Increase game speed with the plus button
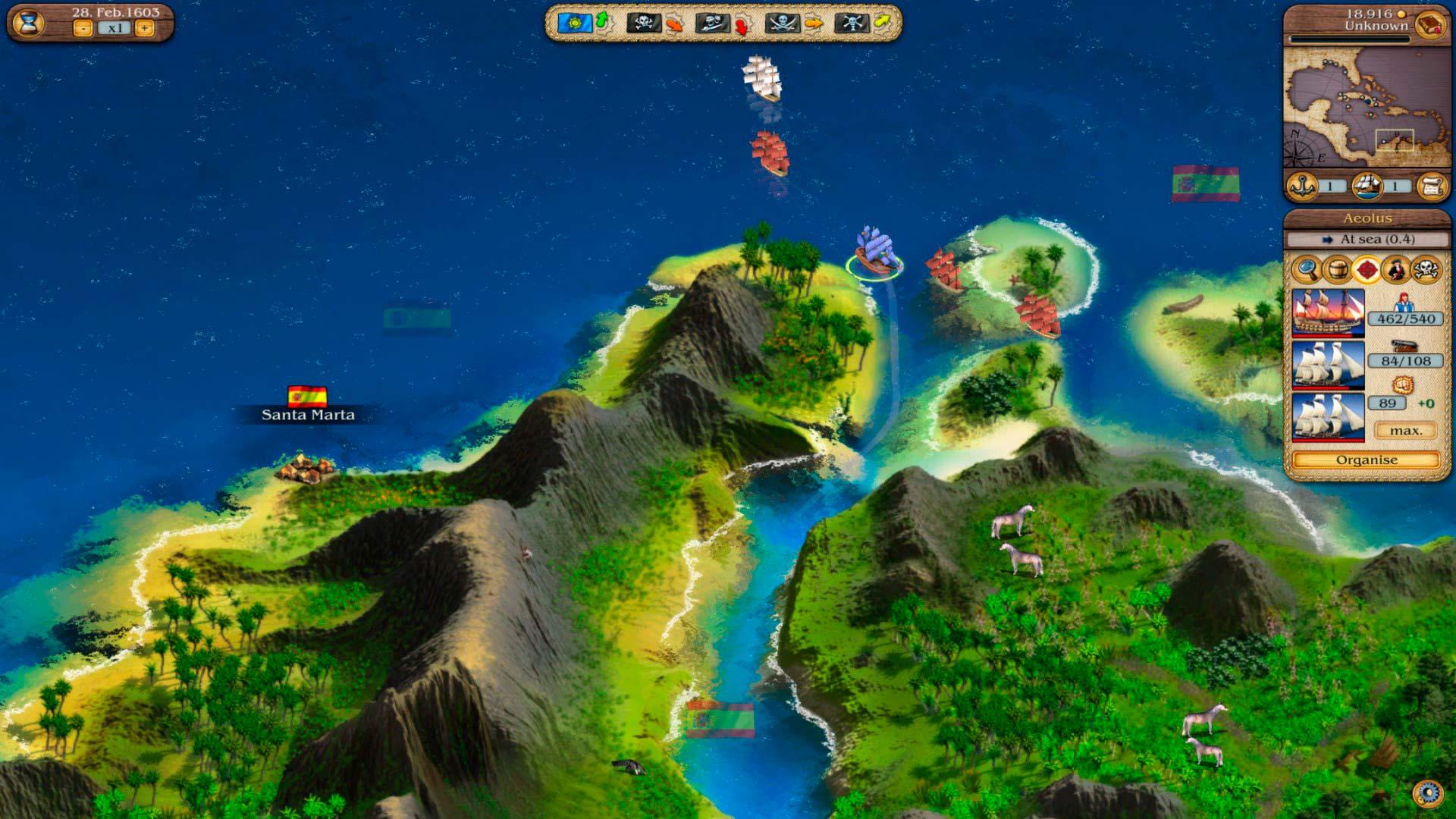 click(144, 28)
